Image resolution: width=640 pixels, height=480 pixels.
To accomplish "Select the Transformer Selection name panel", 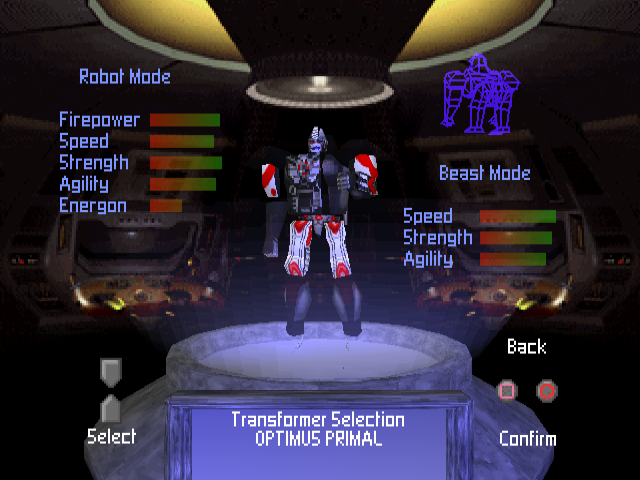I will [317, 430].
